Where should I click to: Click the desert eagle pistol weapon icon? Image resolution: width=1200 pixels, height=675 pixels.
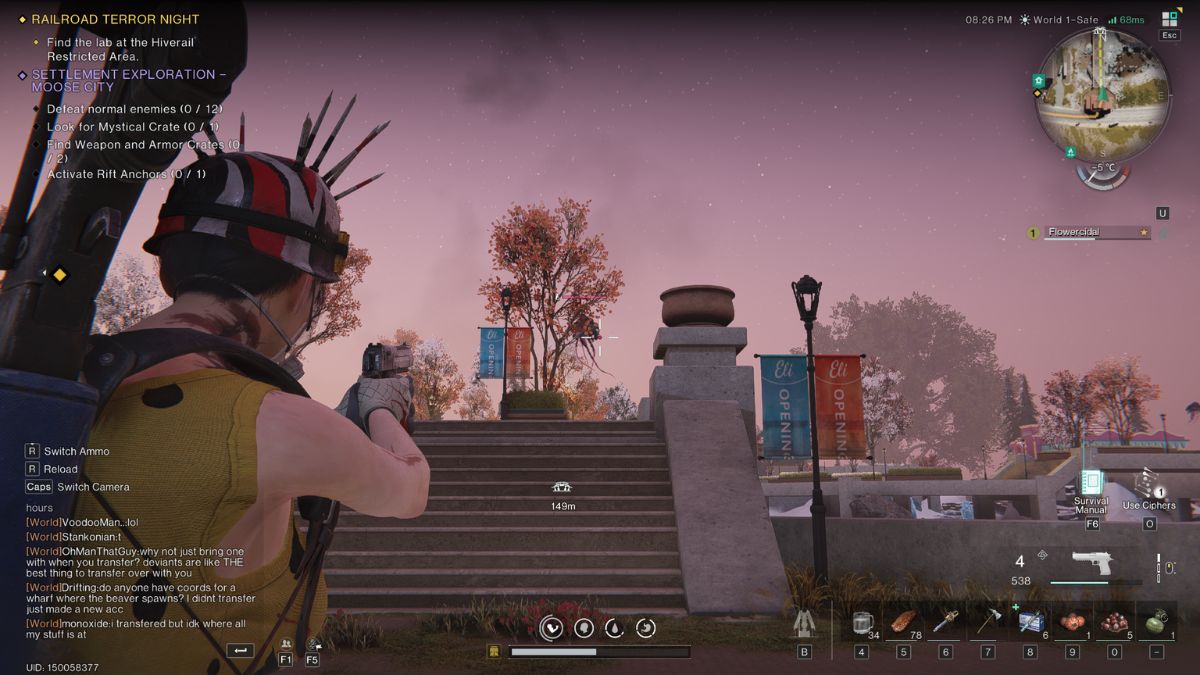[1091, 562]
